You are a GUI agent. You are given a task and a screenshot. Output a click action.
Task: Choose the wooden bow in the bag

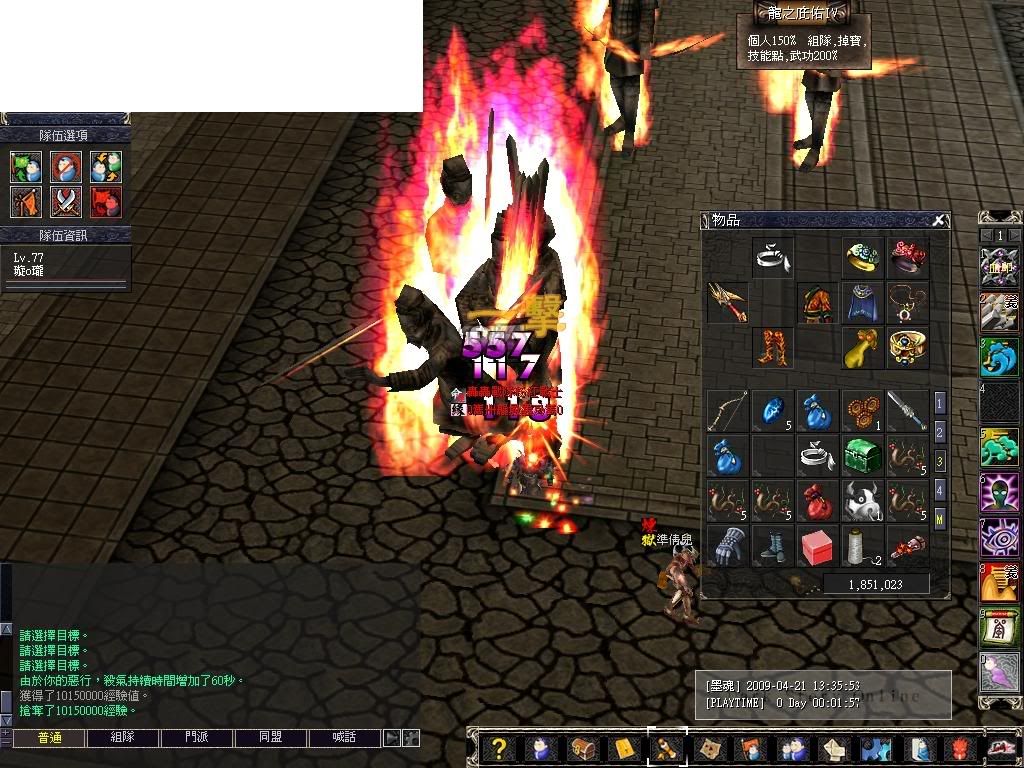pyautogui.click(x=727, y=410)
